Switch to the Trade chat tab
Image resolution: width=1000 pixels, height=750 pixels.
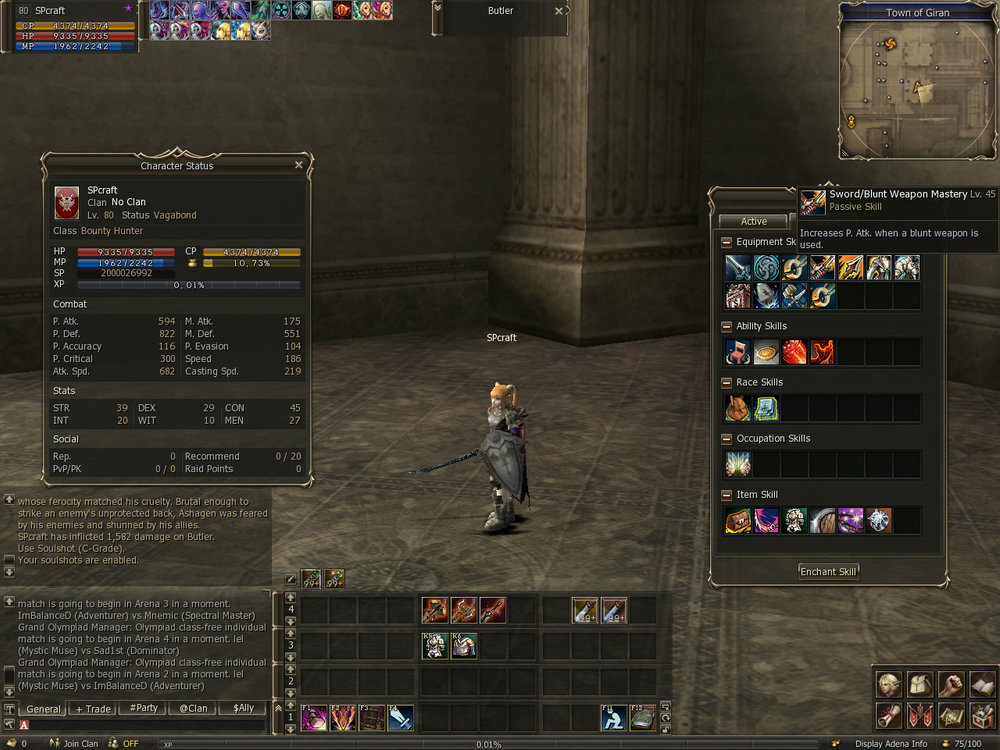coord(93,709)
